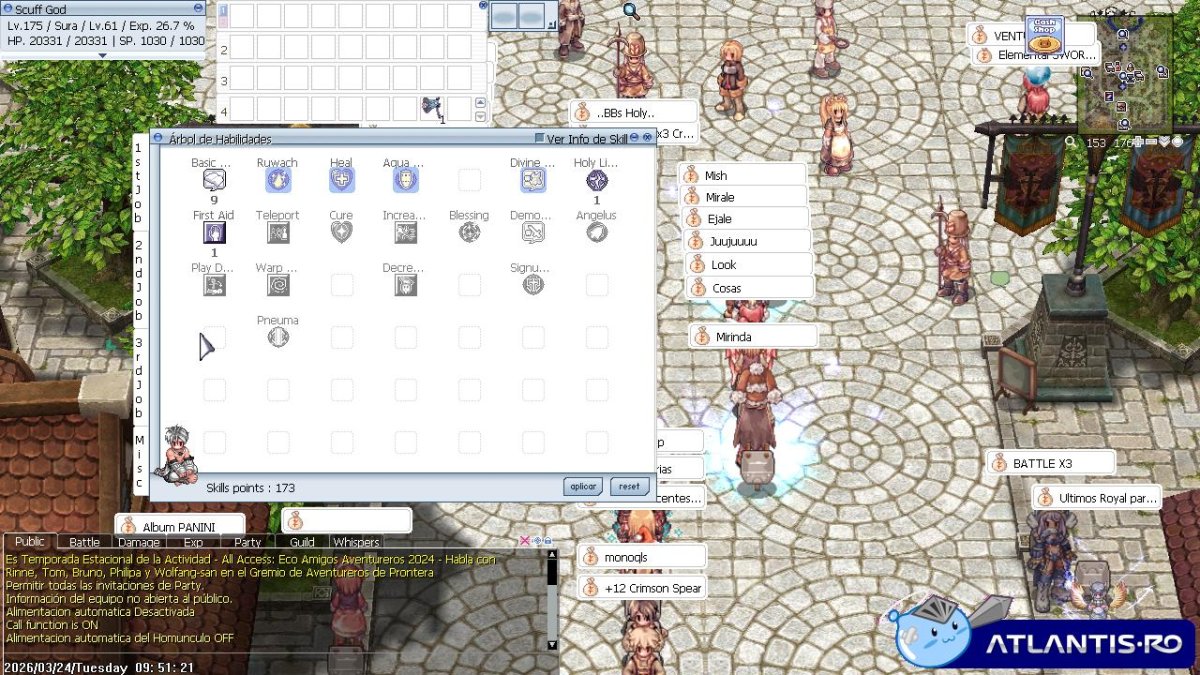Viewport: 1200px width, 675px height.
Task: Close the Árbol de Habilidades window
Action: (648, 138)
